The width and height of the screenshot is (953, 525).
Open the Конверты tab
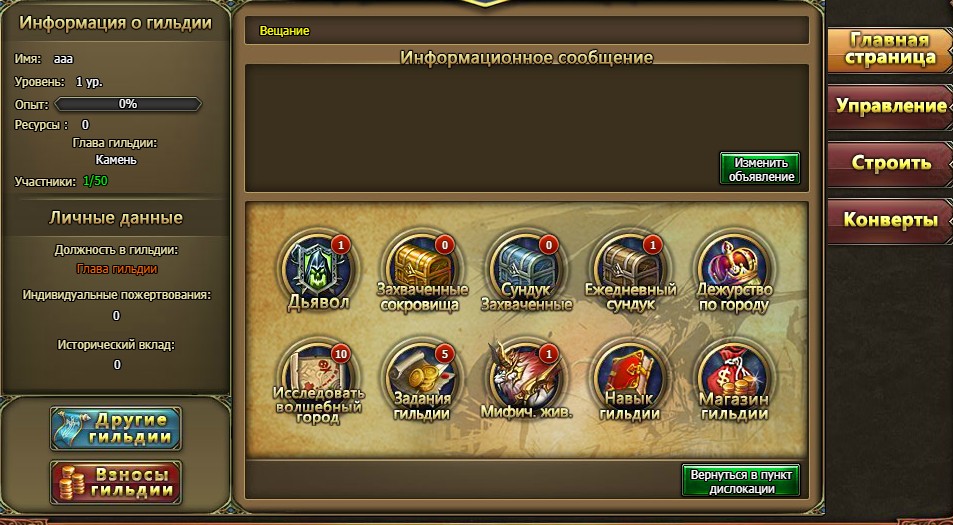point(890,219)
